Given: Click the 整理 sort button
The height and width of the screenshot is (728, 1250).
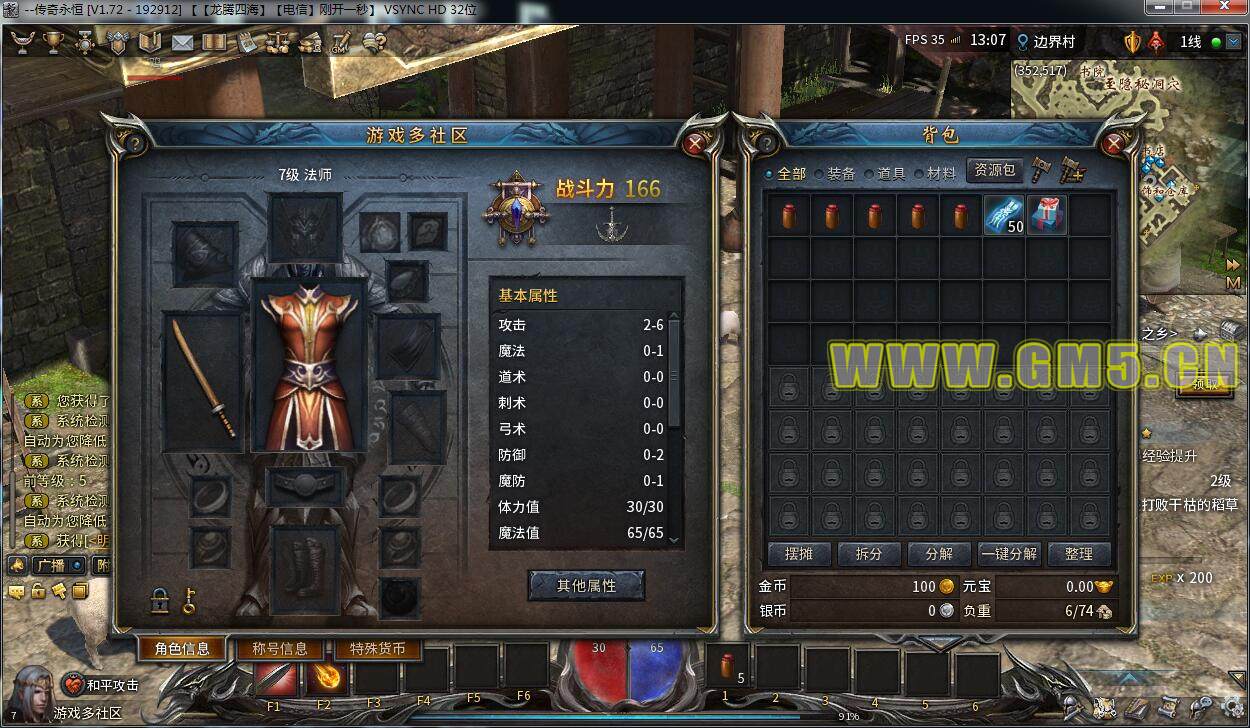Looking at the screenshot, I should click(1078, 554).
